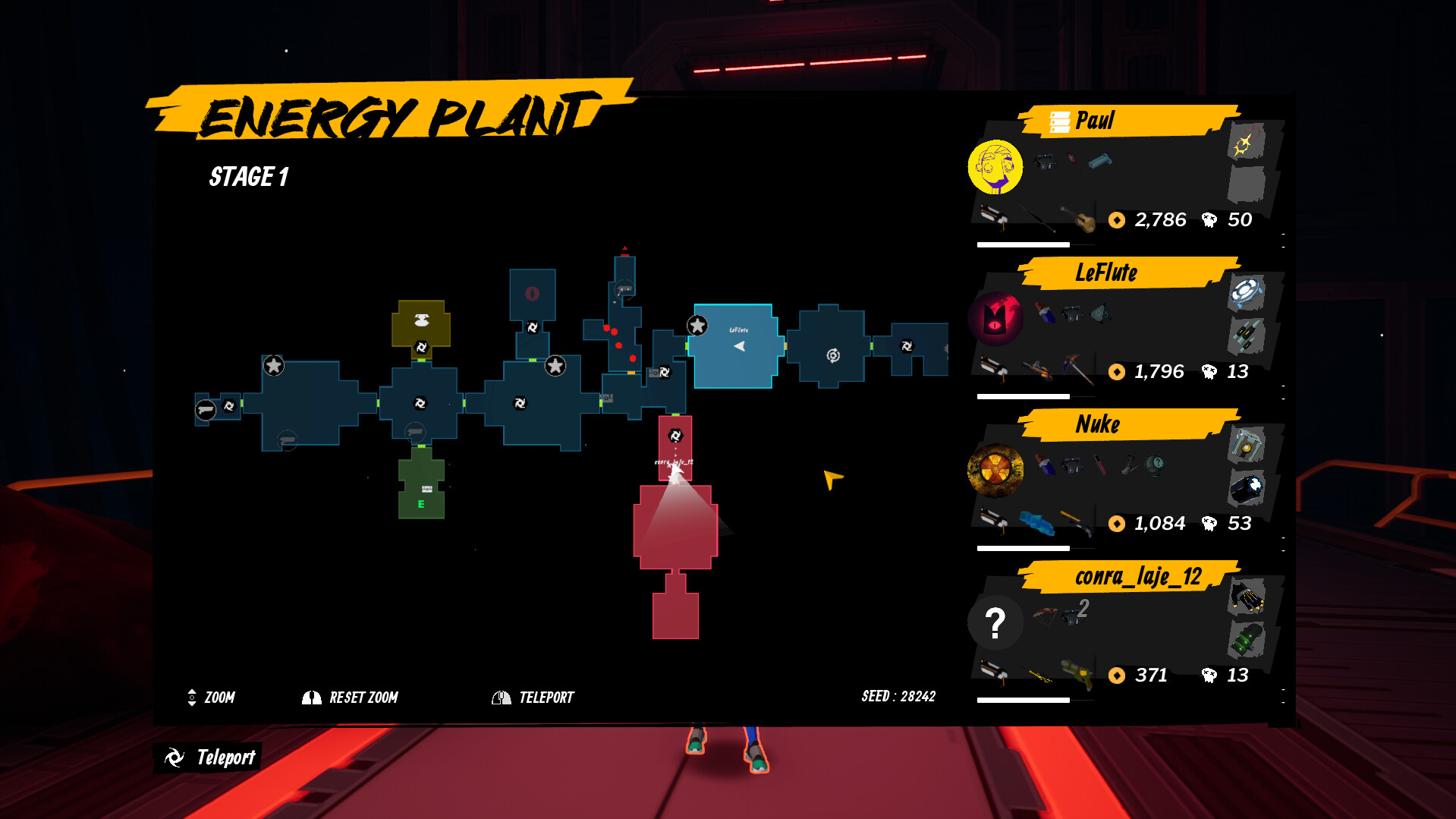Viewport: 1456px width, 819px height.
Task: Select the Nuke player name banner
Action: [1096, 424]
